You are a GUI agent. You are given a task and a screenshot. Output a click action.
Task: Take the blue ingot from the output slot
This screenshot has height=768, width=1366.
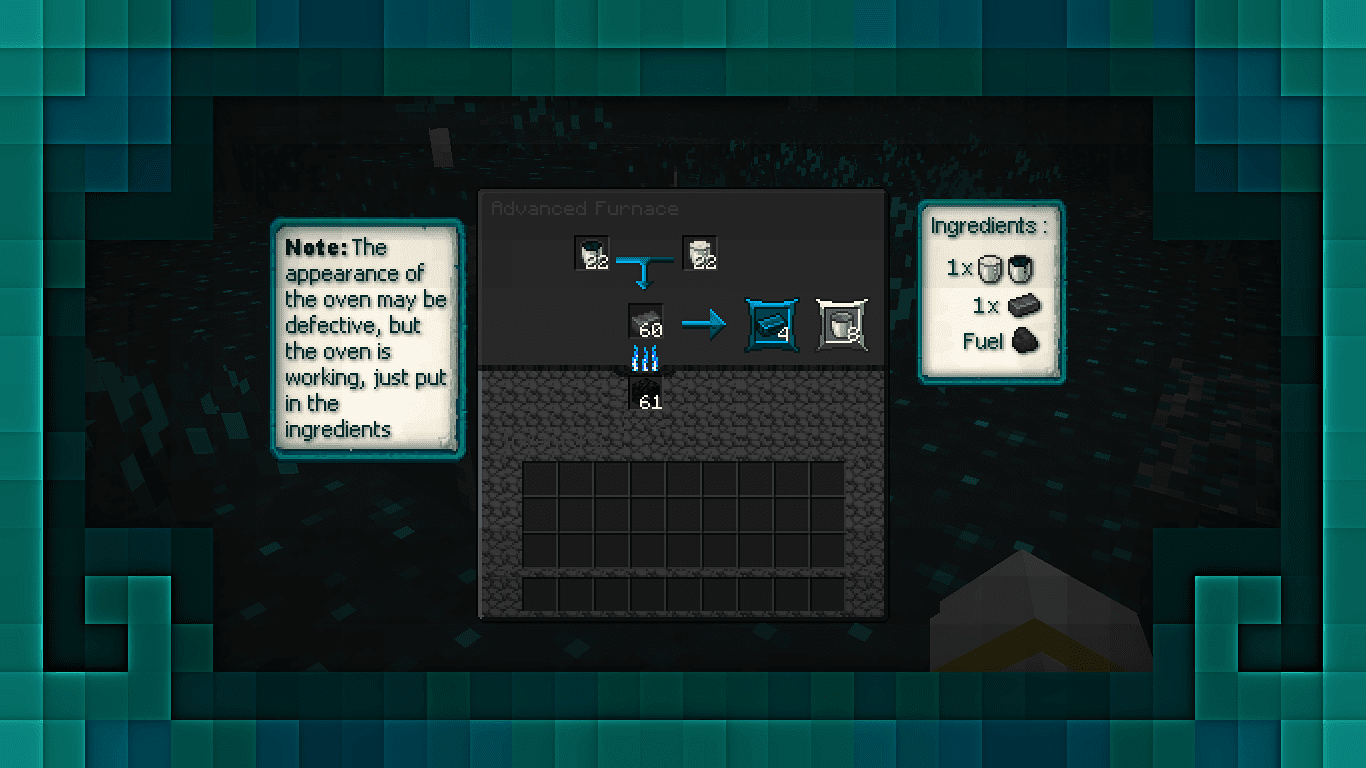[x=772, y=324]
